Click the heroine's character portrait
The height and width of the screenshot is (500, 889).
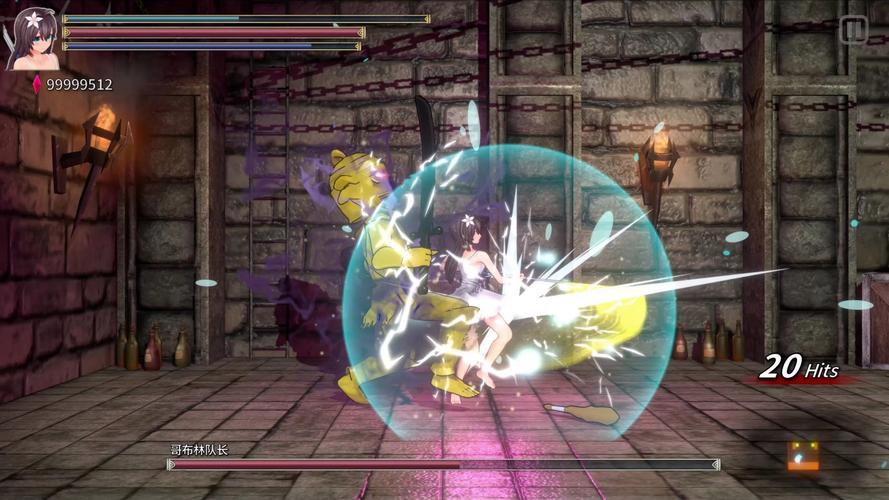tap(31, 40)
